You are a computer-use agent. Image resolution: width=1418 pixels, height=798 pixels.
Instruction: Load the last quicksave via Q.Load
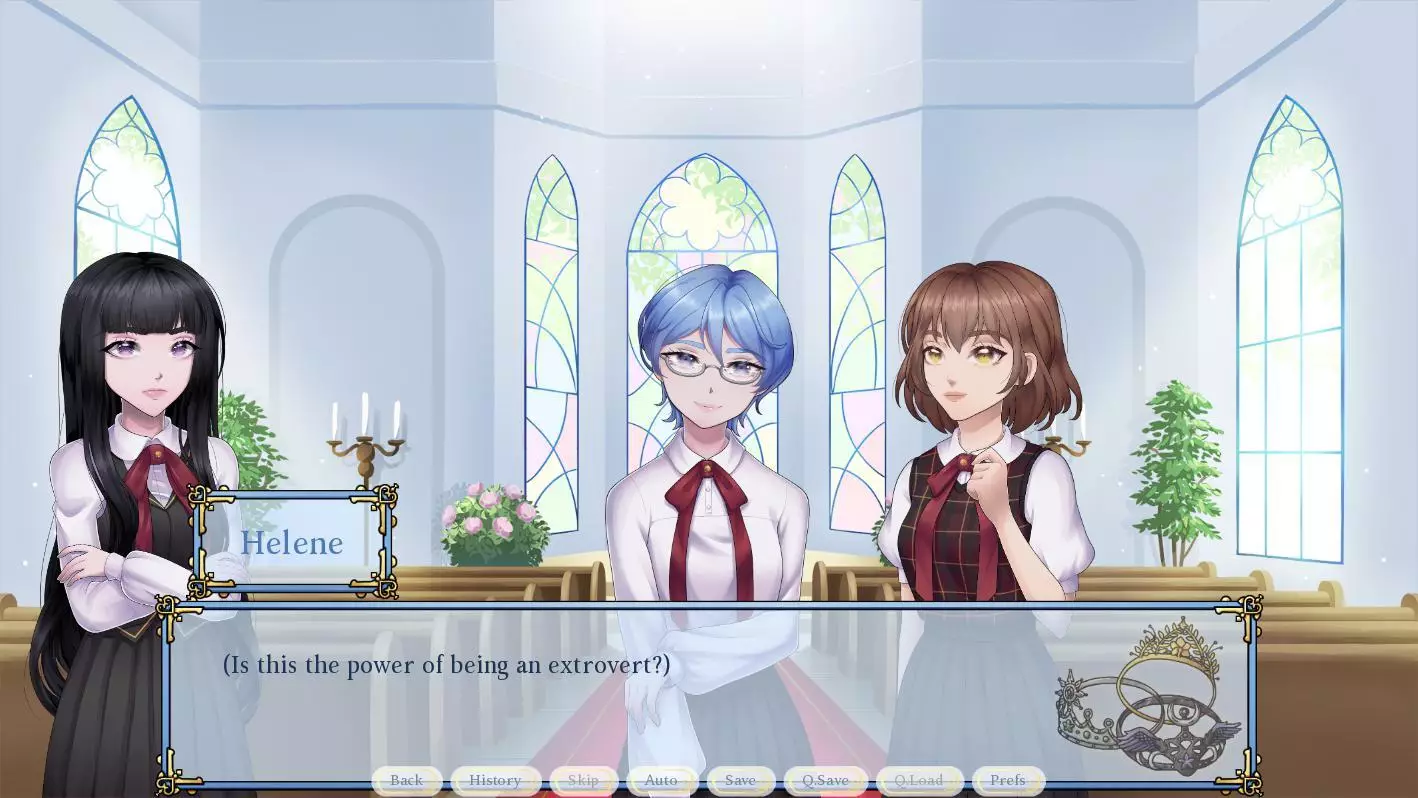(917, 780)
